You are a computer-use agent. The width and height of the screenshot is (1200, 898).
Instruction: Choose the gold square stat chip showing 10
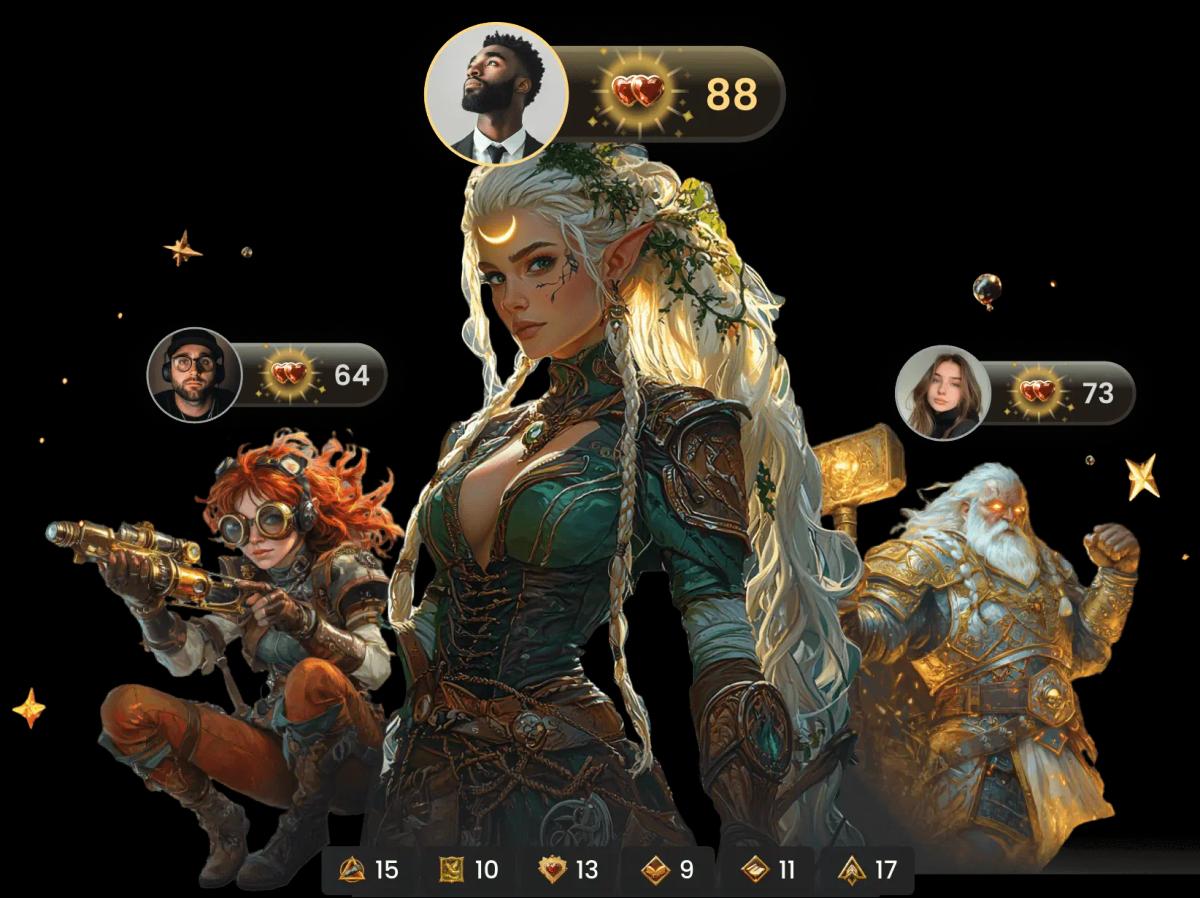tap(469, 870)
